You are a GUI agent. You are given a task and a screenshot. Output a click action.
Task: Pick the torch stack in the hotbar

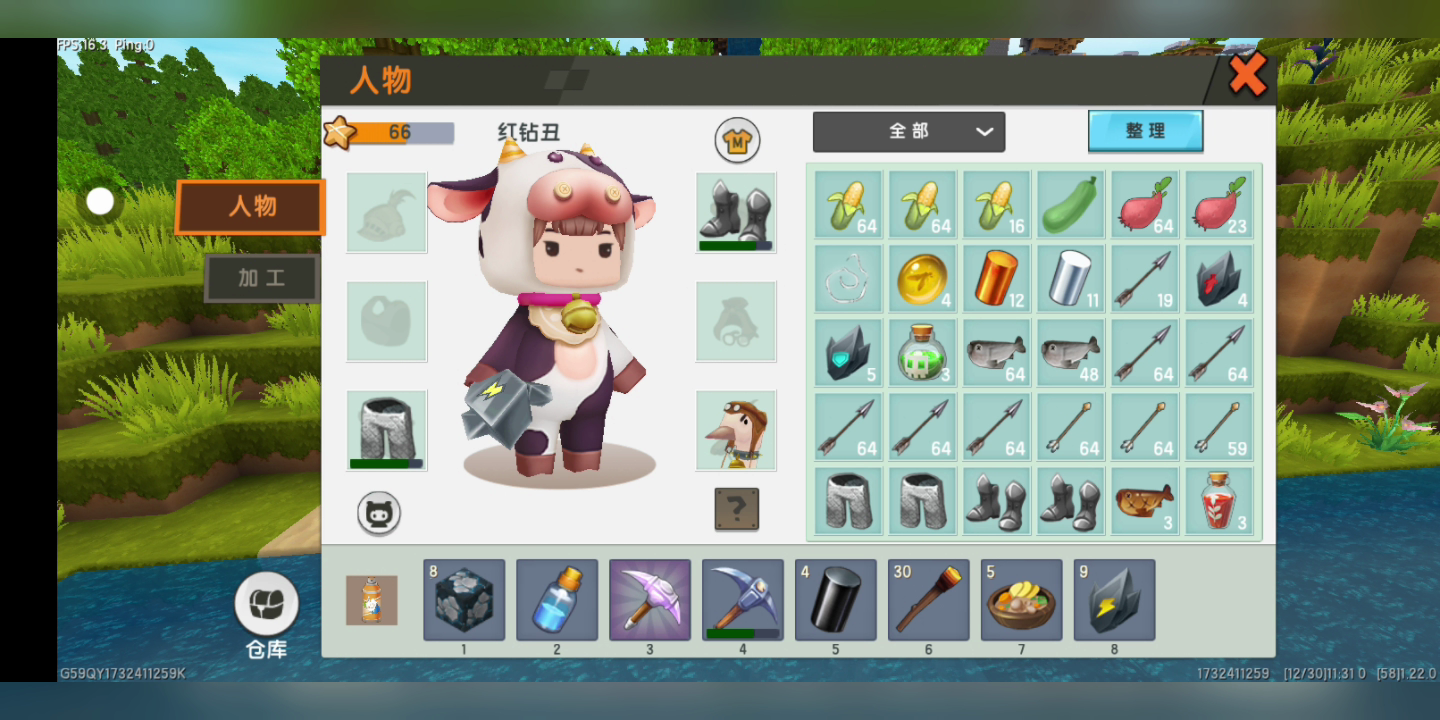click(x=929, y=600)
